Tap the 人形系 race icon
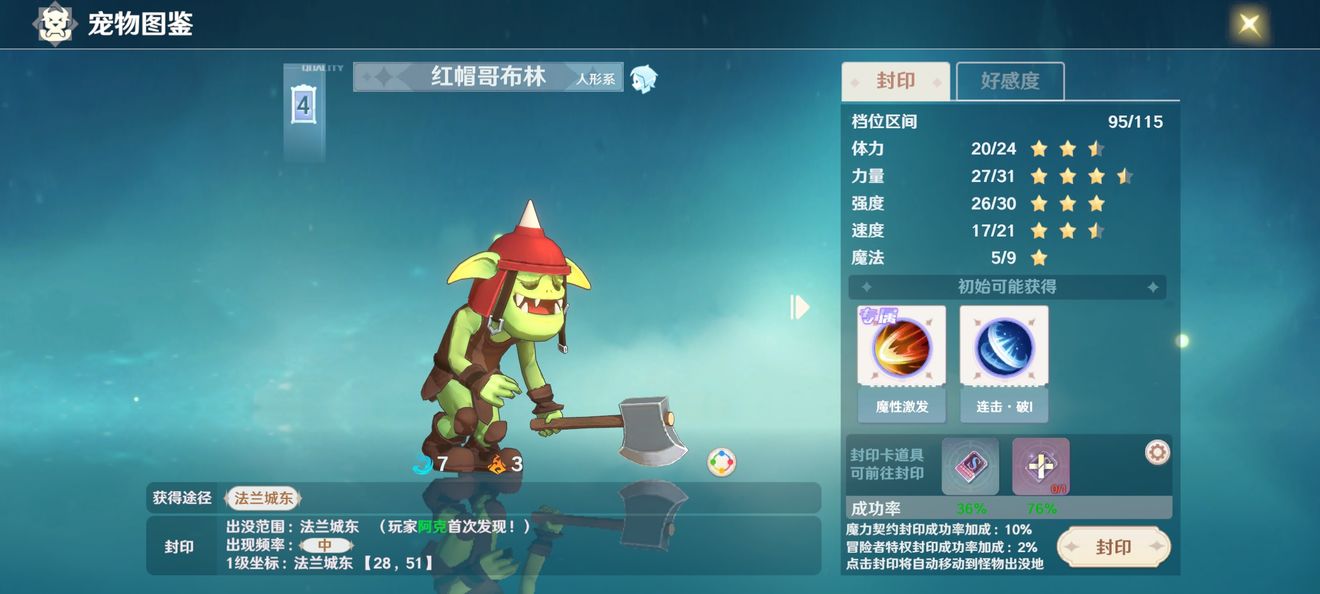The image size is (1320, 594). (x=644, y=78)
